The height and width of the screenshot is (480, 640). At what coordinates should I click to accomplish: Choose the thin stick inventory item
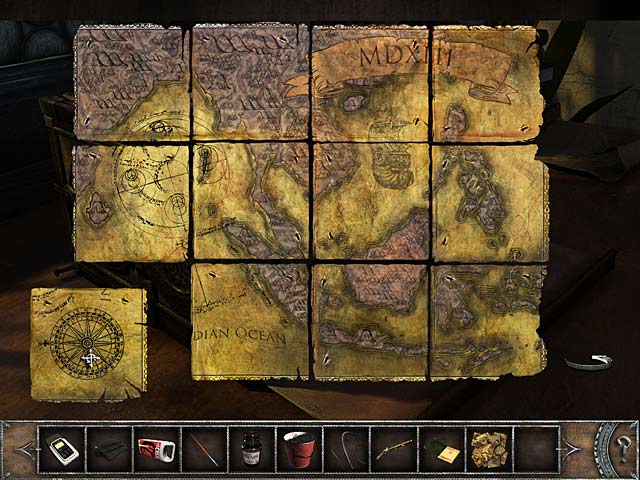point(204,447)
